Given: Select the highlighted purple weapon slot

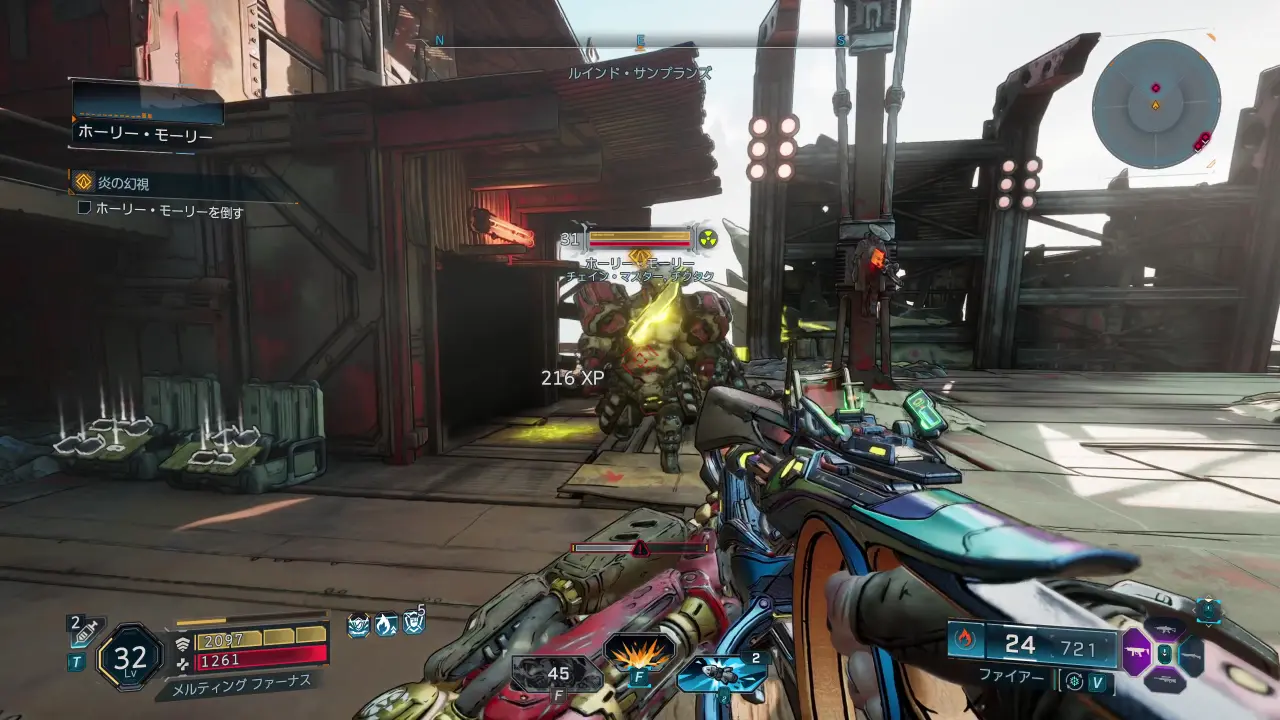Looking at the screenshot, I should (x=1138, y=653).
